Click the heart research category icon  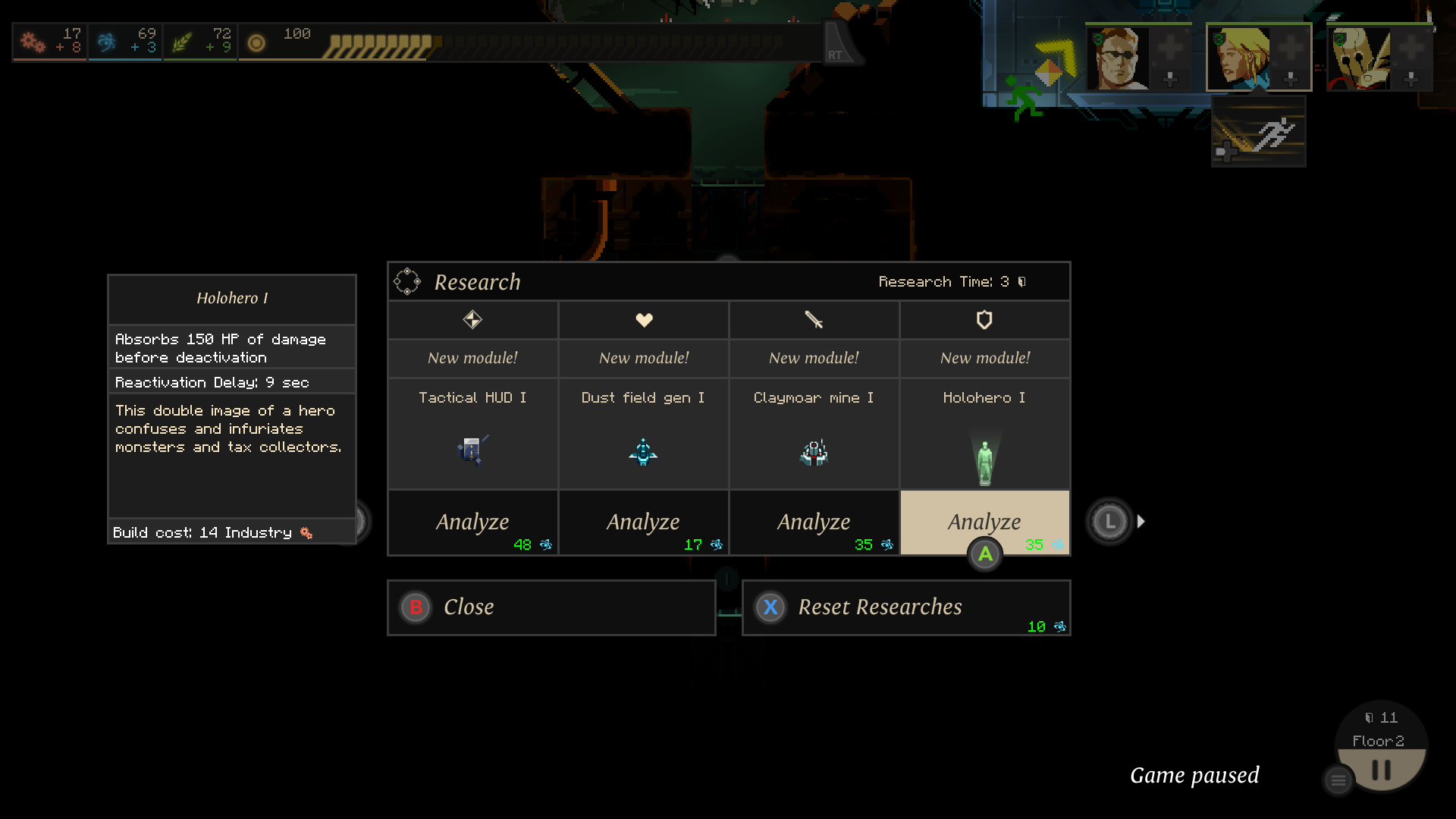point(643,319)
